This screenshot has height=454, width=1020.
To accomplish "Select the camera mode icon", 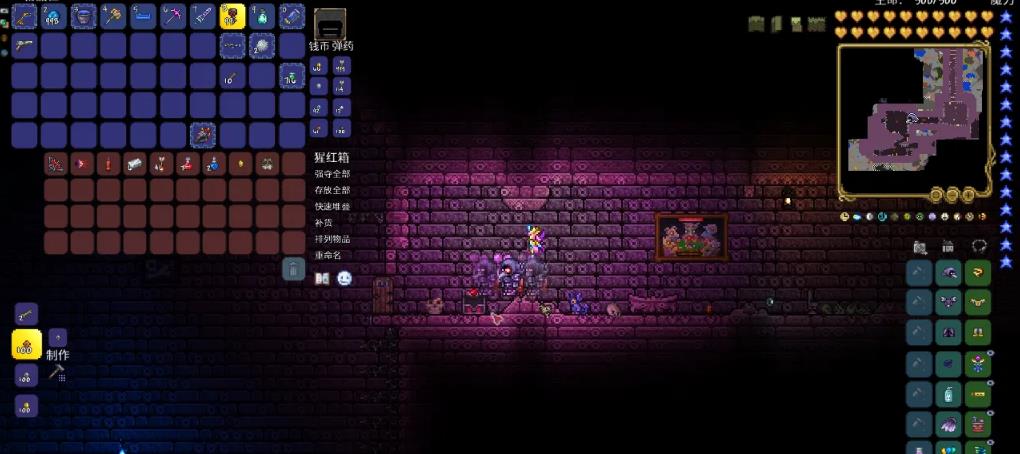I will click(x=920, y=247).
